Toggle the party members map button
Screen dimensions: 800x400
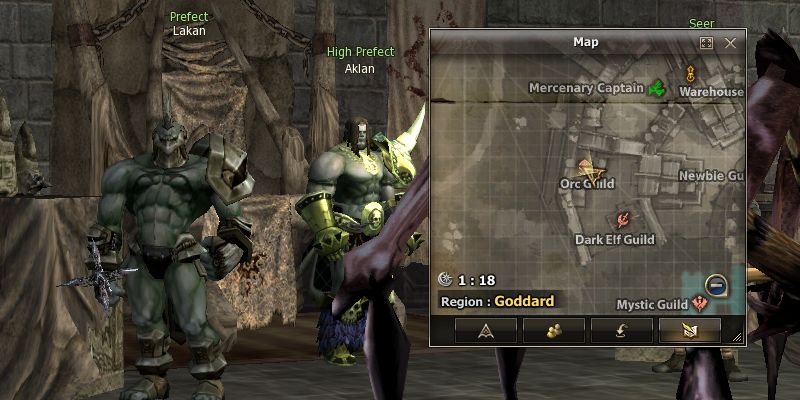coord(553,331)
